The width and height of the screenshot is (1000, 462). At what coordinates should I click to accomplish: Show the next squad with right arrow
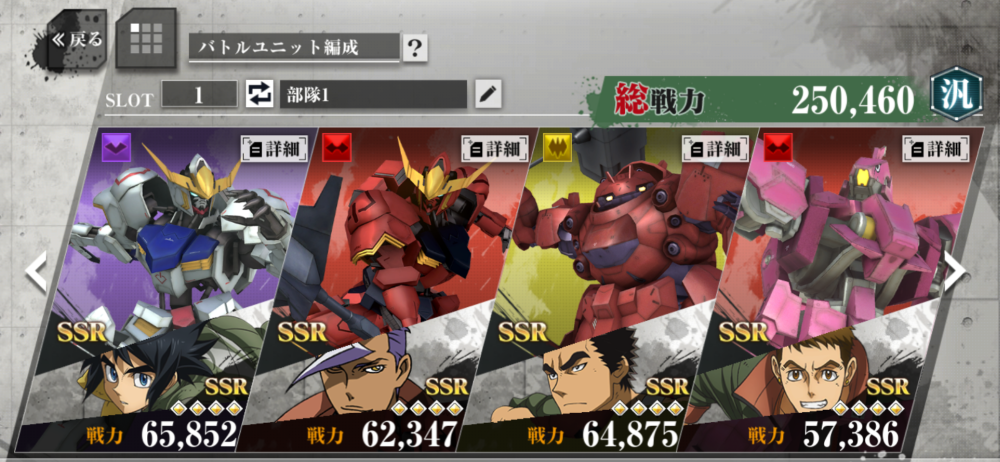point(955,270)
